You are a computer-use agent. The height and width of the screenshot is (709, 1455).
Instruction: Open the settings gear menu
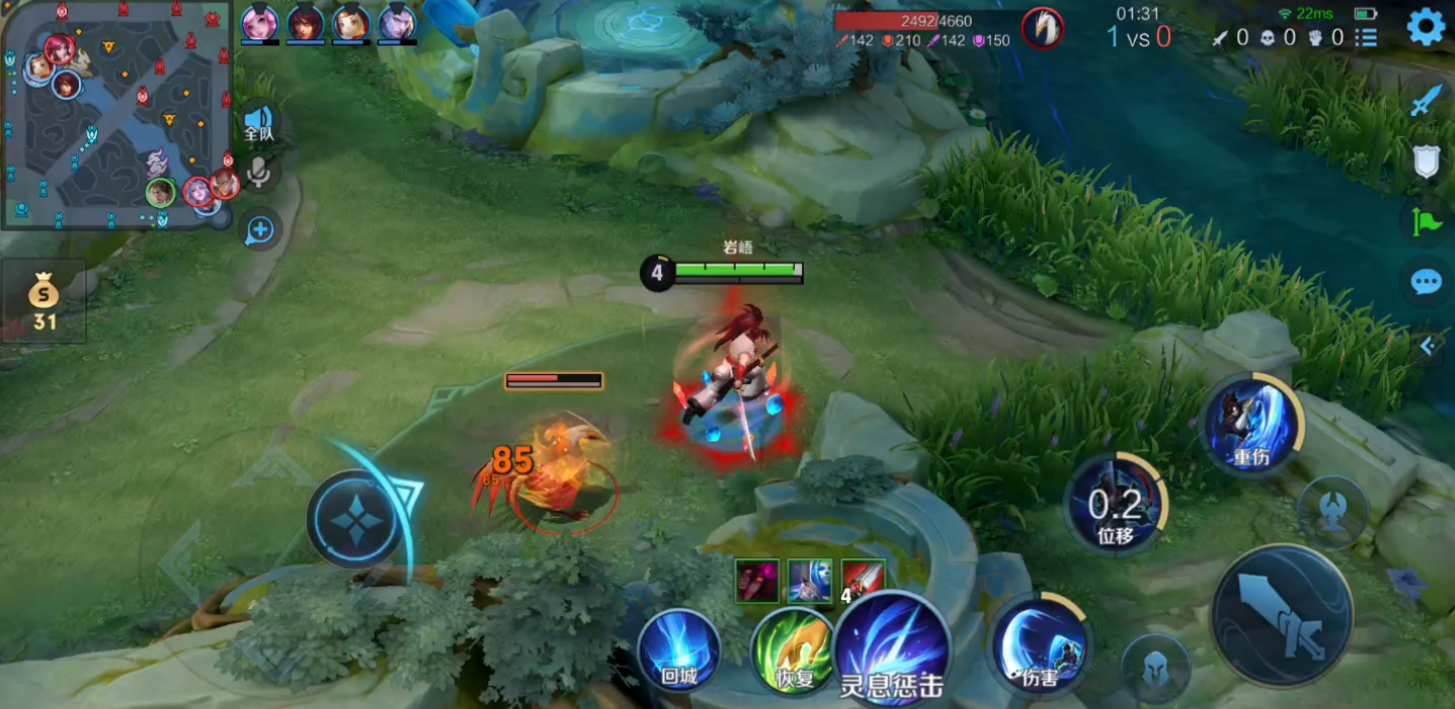click(1426, 27)
